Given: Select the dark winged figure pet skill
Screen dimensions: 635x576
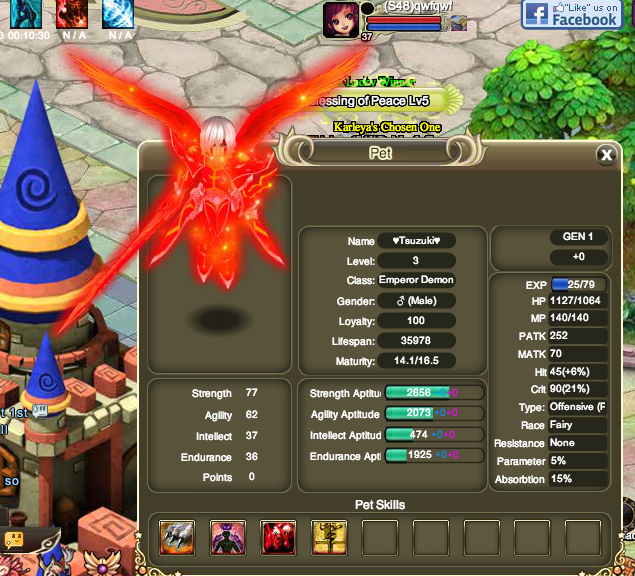Looking at the screenshot, I should pyautogui.click(x=228, y=537).
